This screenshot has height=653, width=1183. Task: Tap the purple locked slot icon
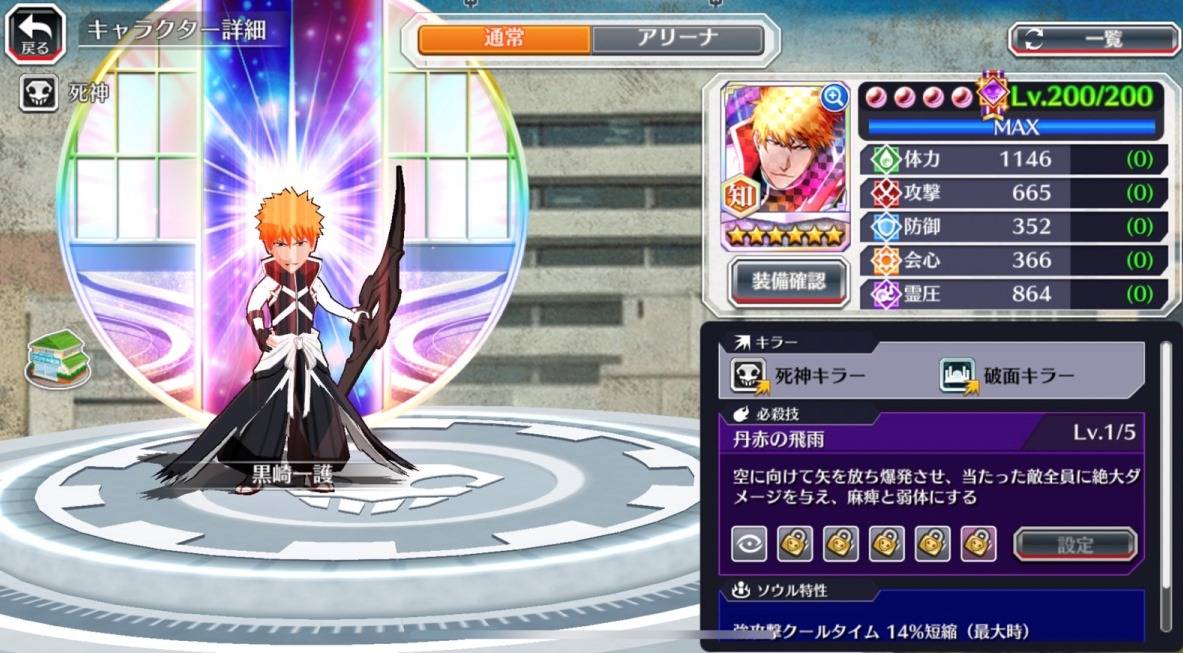[x=978, y=544]
